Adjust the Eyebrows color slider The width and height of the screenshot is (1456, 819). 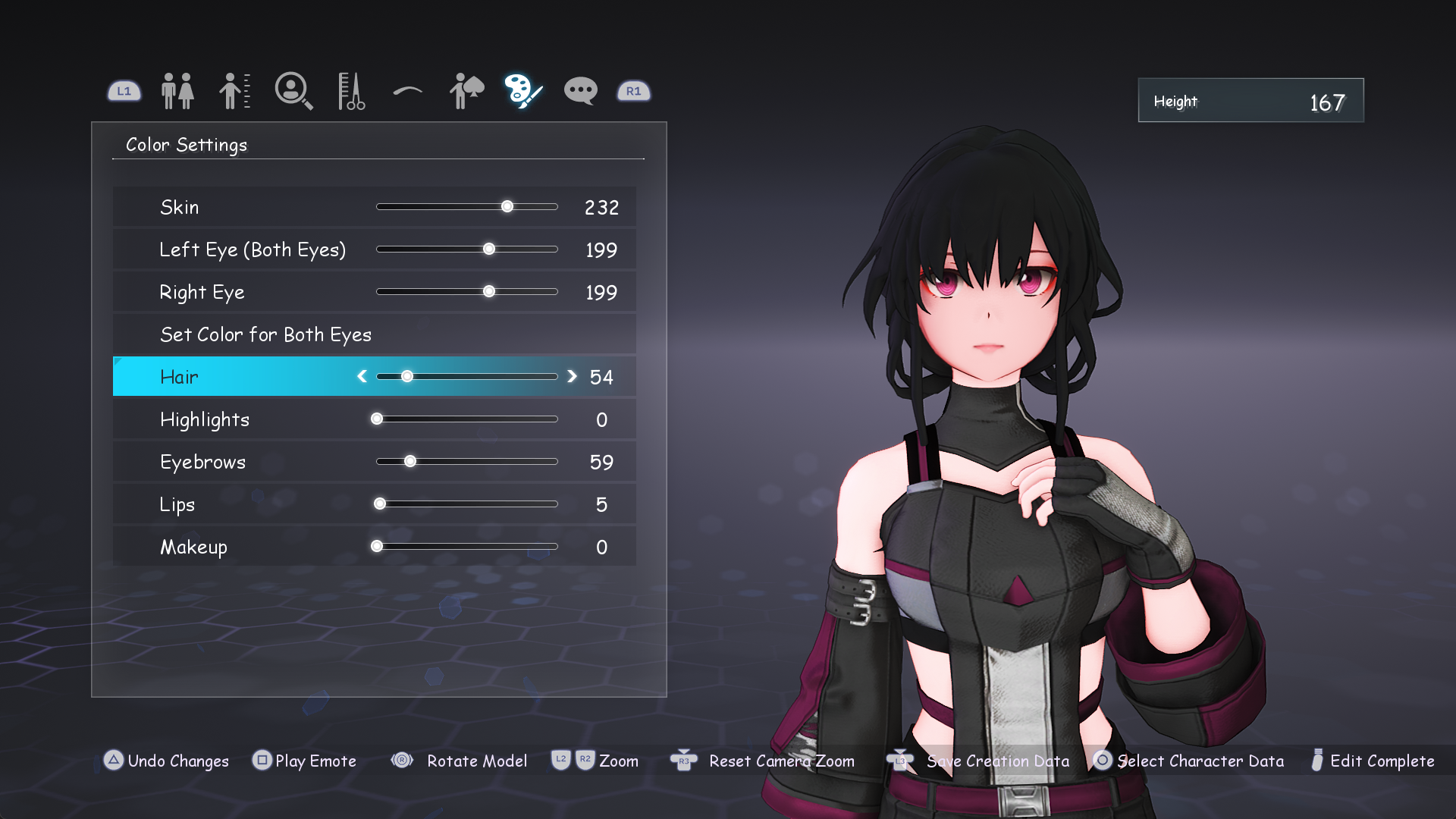[x=410, y=462]
